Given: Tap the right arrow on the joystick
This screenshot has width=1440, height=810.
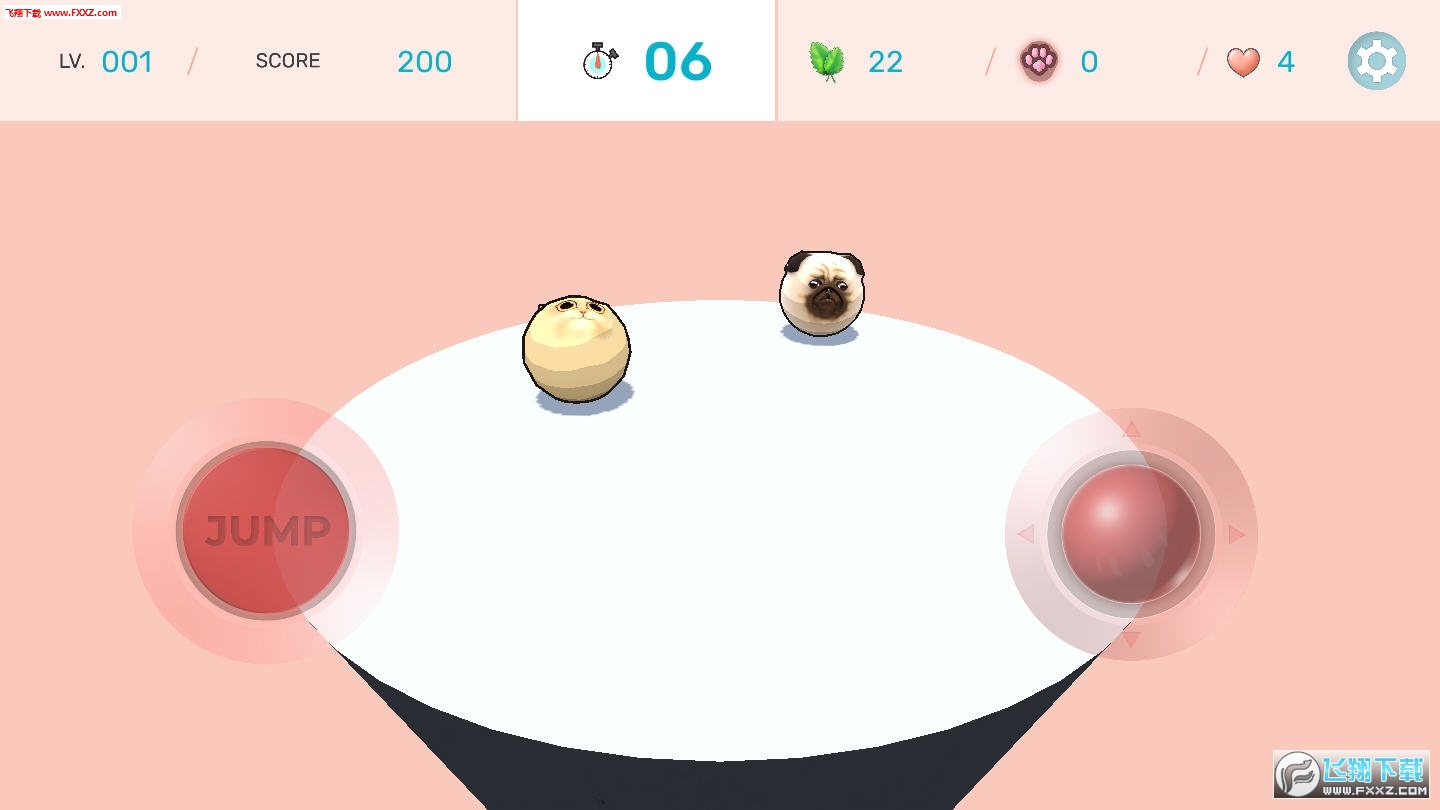Looking at the screenshot, I should (1235, 533).
